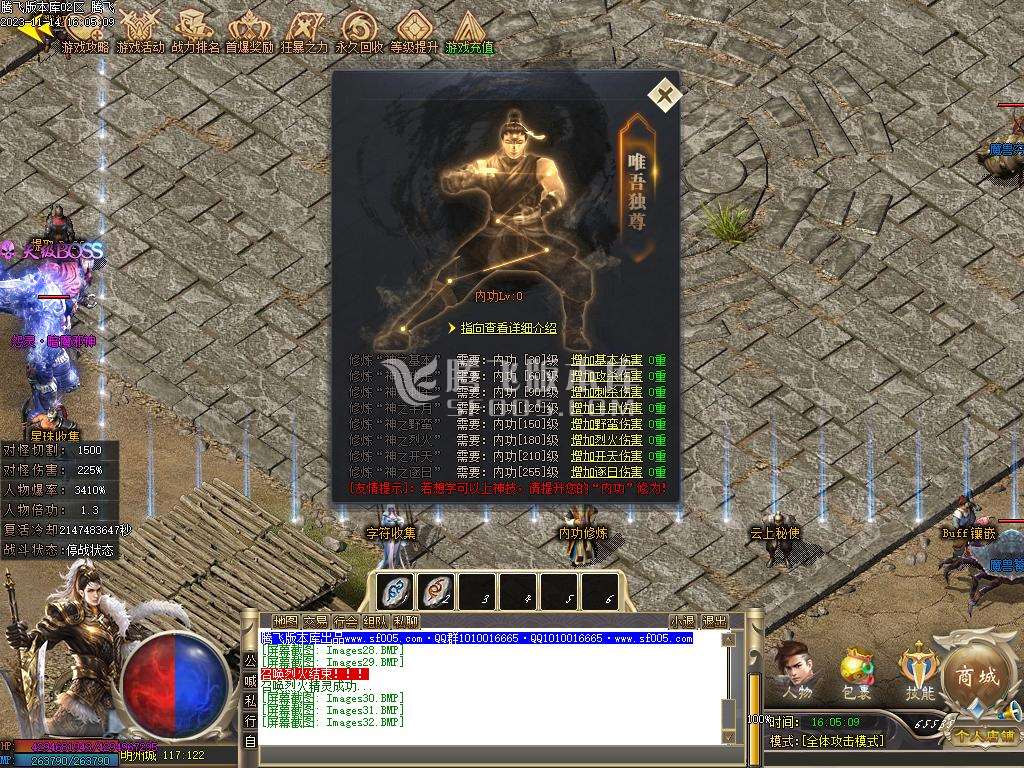Click the 退出 exit button
The width and height of the screenshot is (1024, 768).
[x=714, y=621]
